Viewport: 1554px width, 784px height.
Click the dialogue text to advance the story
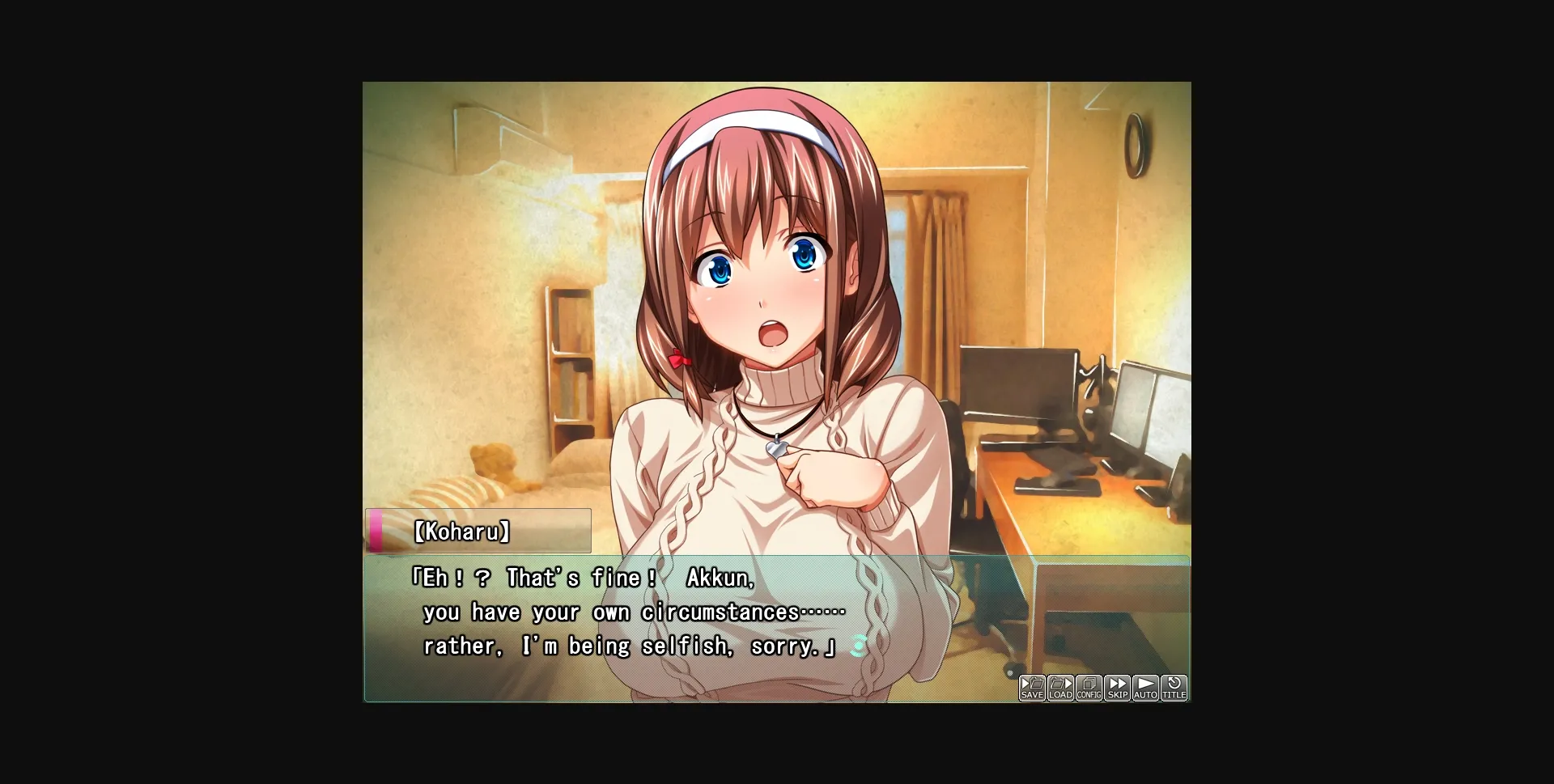point(623,612)
